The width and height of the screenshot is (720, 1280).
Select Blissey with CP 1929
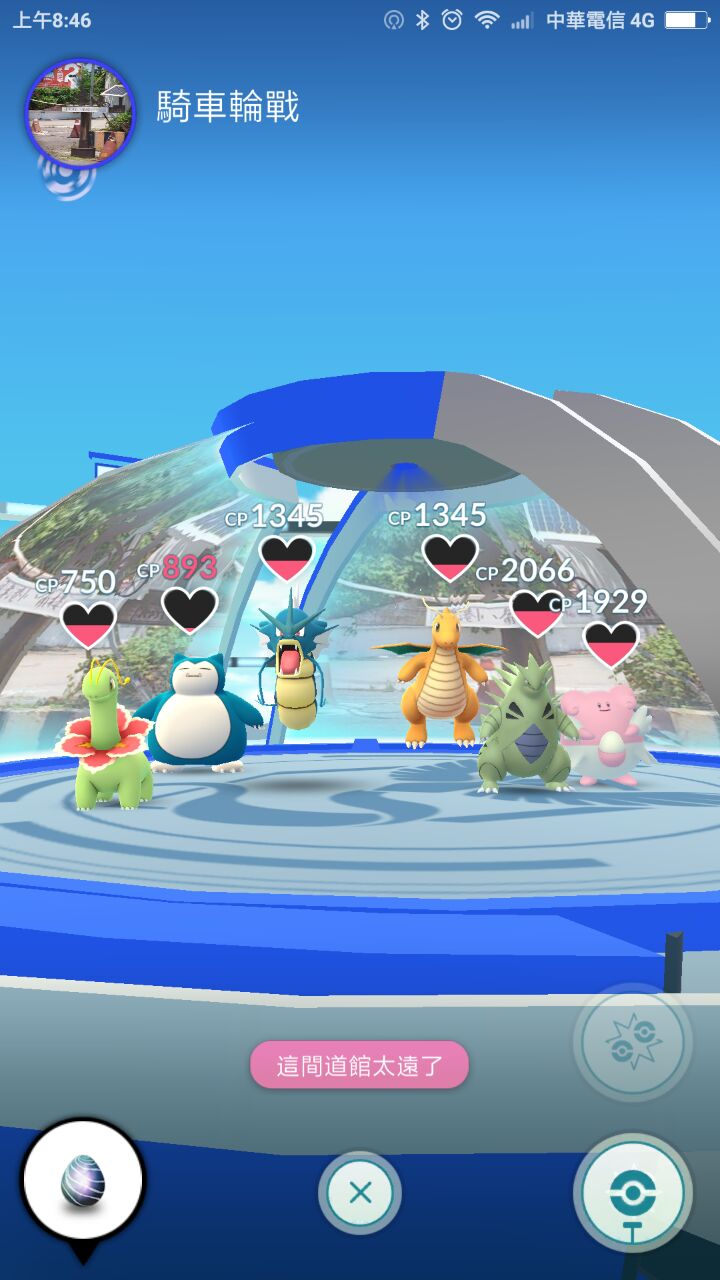pyautogui.click(x=604, y=735)
